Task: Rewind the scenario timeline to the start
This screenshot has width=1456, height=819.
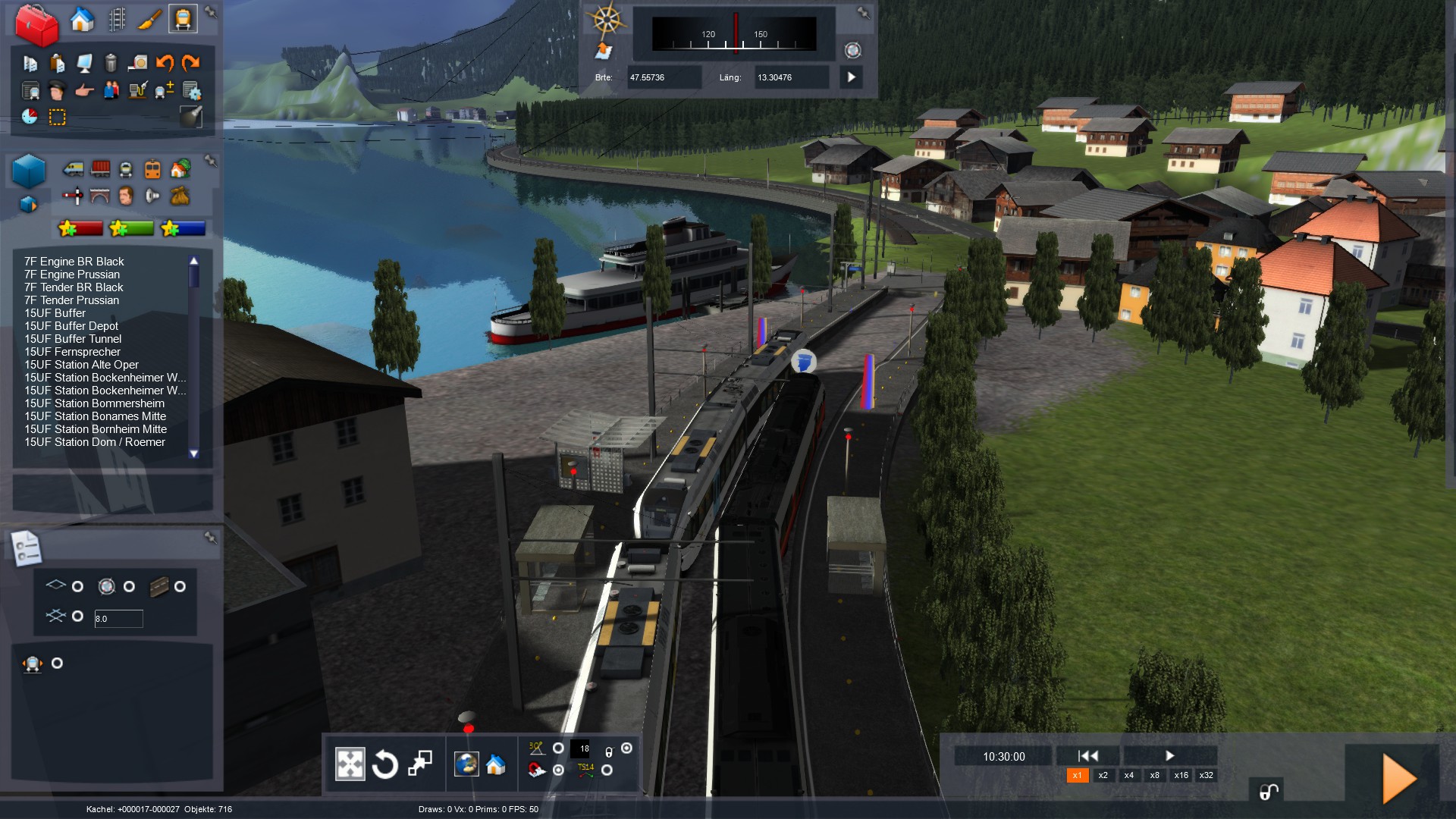Action: coord(1087,755)
